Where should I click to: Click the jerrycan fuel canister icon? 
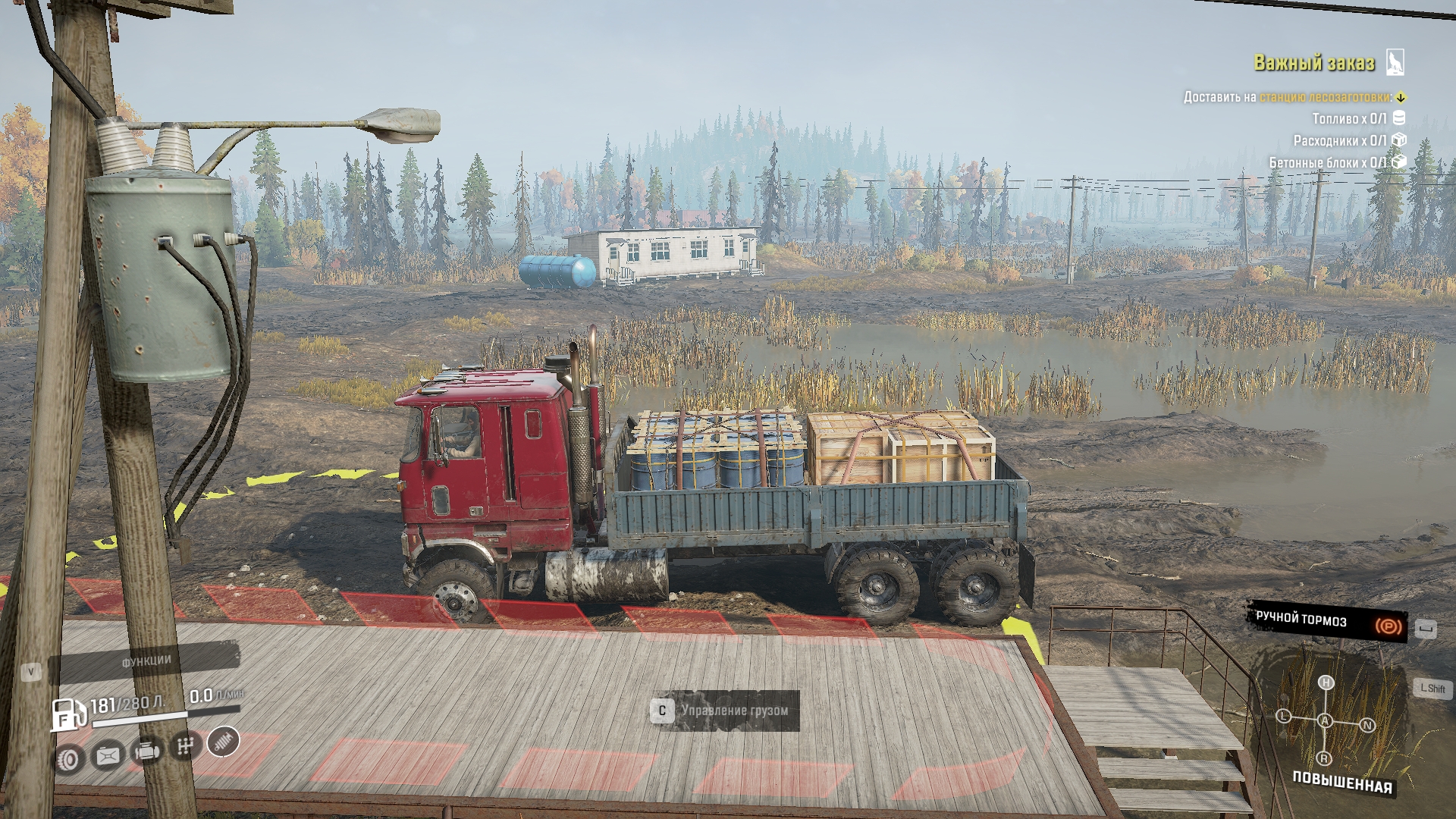[108, 755]
